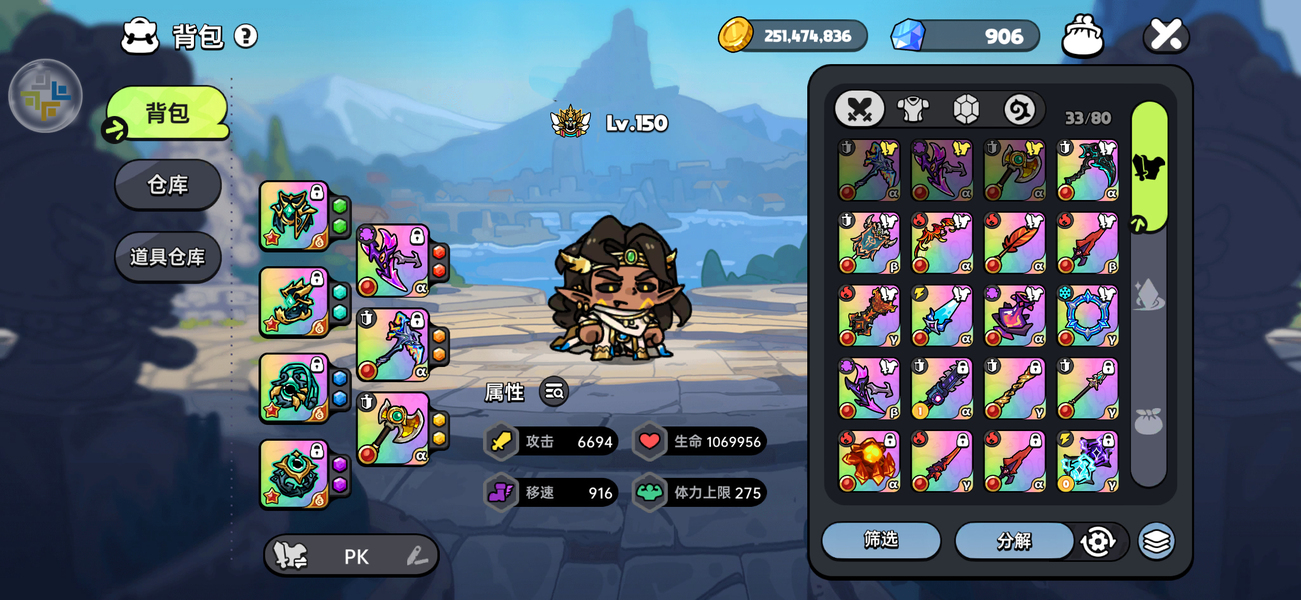Viewport: 1301px width, 600px height.
Task: Close the backpack screen
Action: (1166, 35)
